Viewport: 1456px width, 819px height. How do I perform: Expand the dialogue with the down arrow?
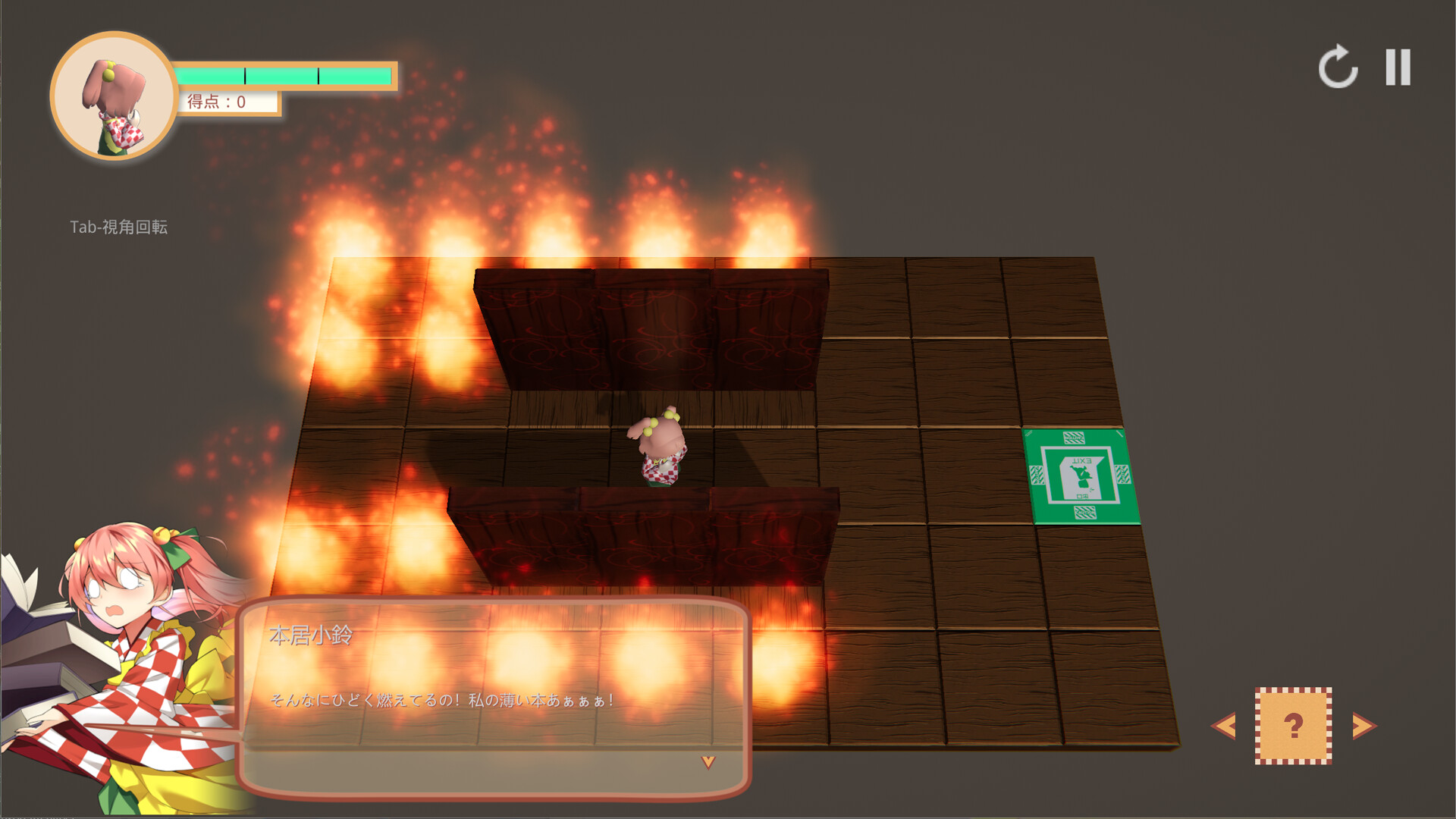tap(708, 762)
